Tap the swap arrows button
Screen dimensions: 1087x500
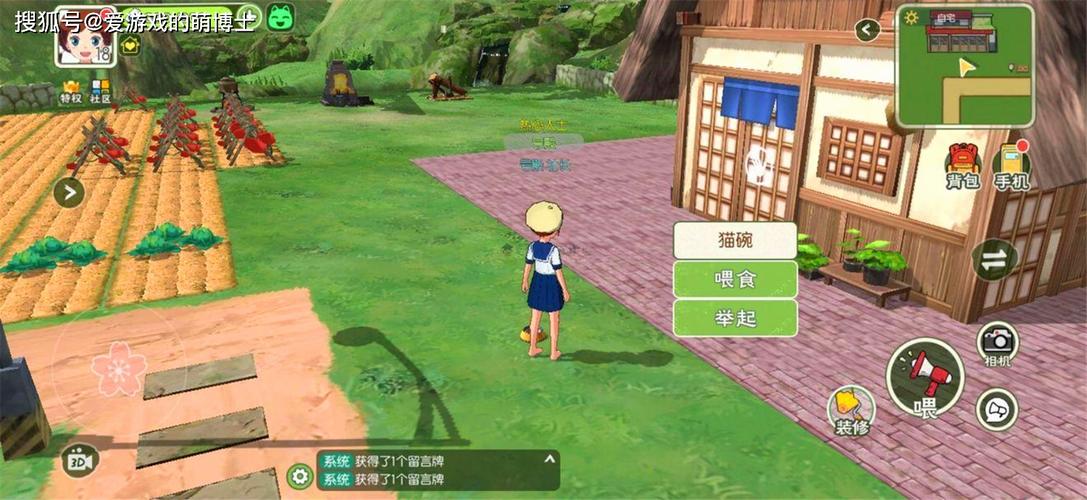click(x=995, y=259)
